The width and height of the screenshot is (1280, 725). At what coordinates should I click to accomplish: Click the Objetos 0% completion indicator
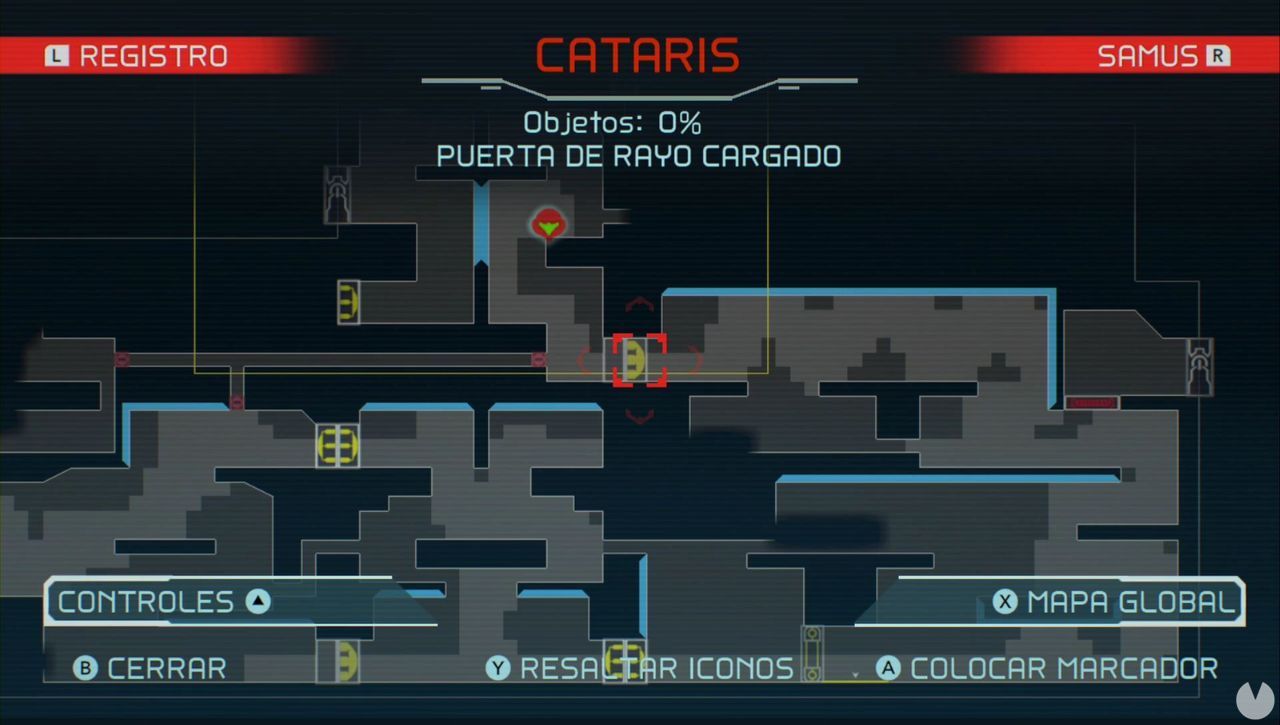tap(613, 123)
